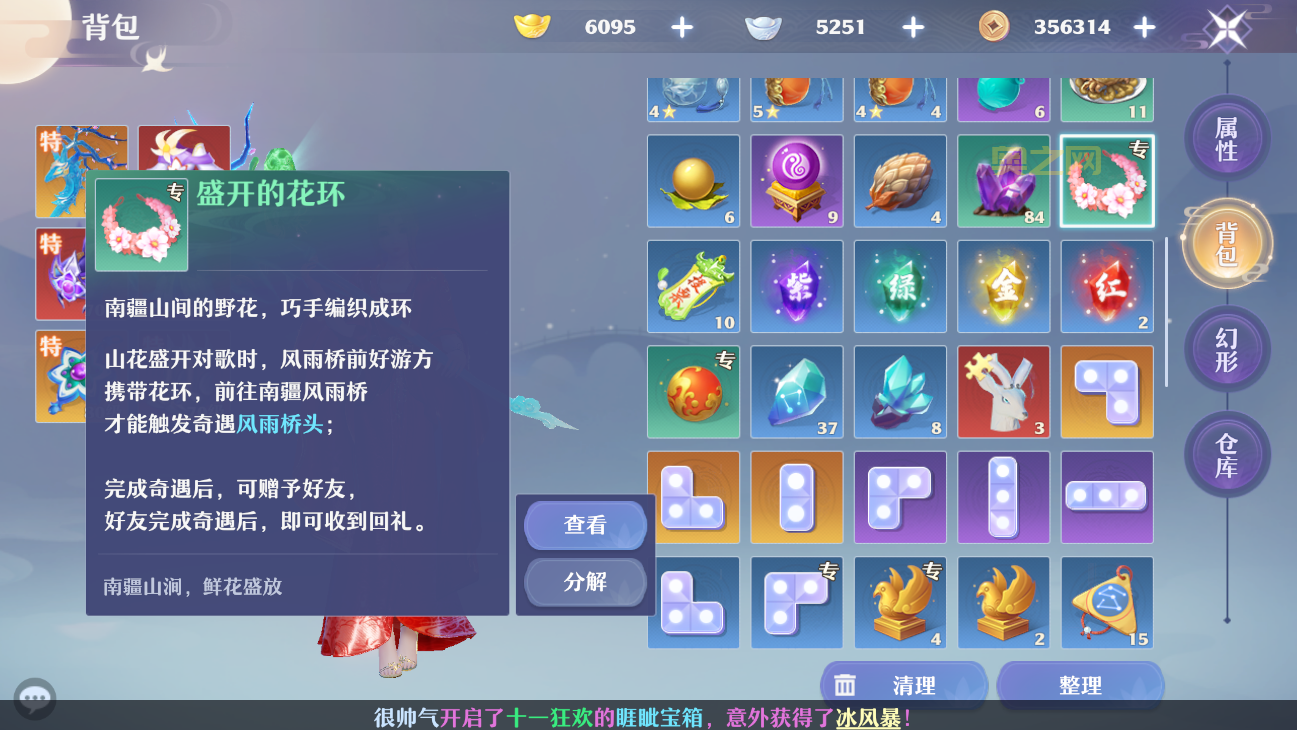Switch to the 幻形 tab

point(1226,348)
